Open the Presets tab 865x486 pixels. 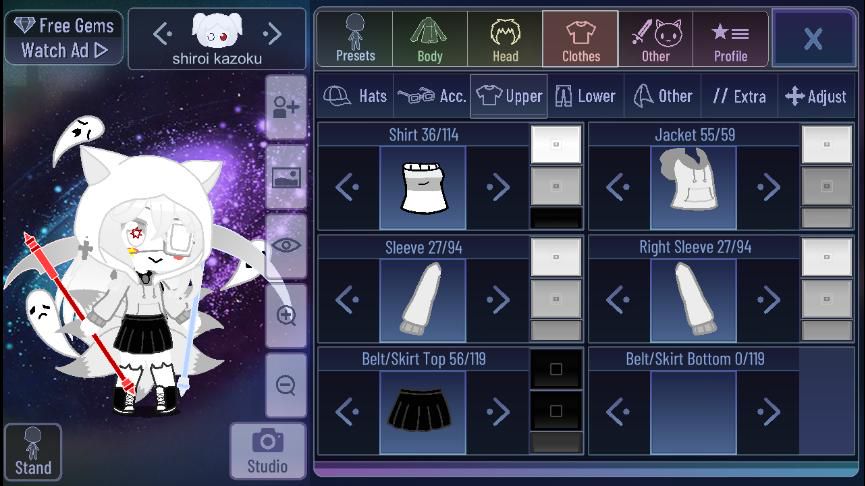click(355, 39)
